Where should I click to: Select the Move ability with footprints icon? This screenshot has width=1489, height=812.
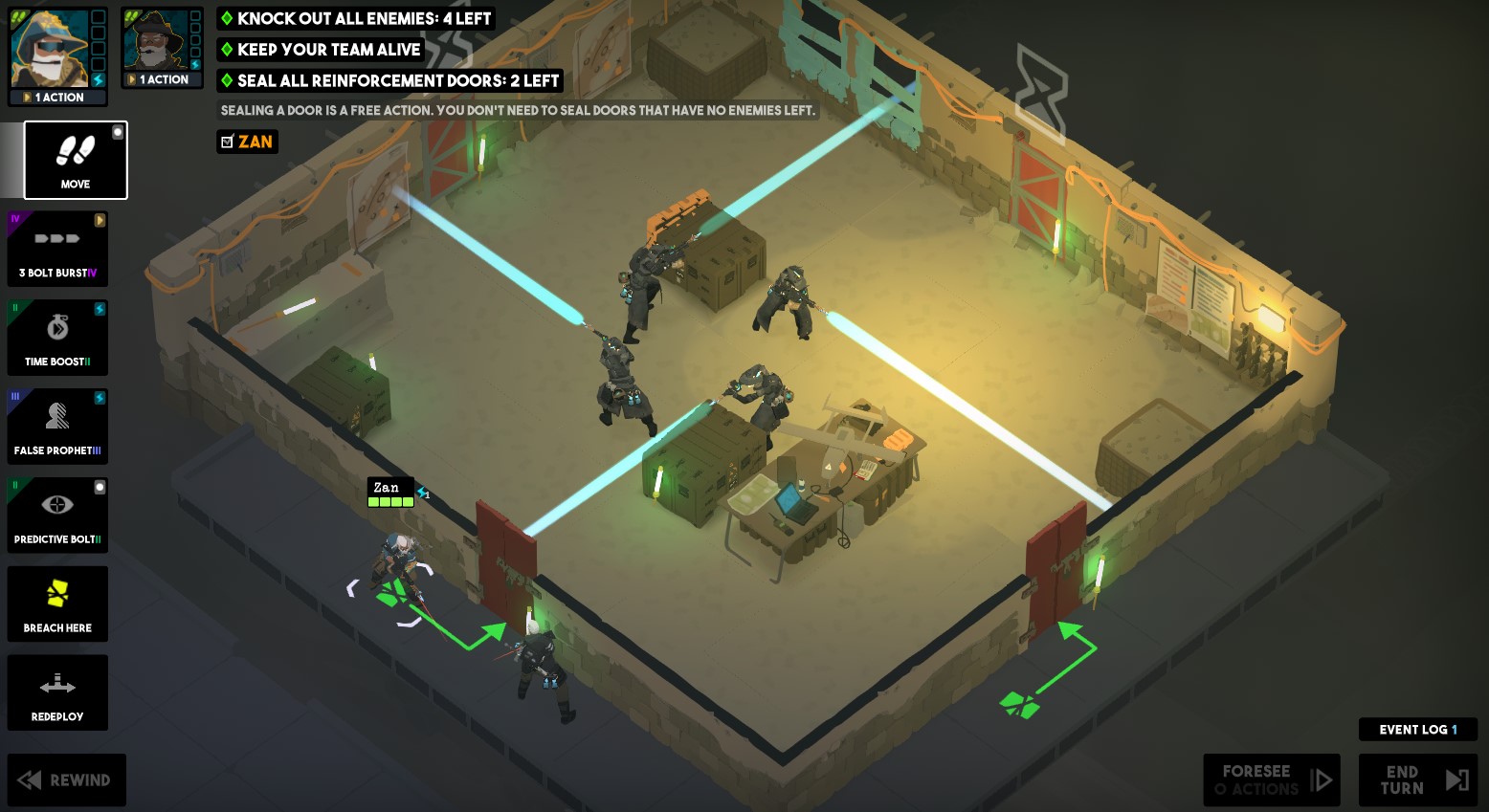pyautogui.click(x=75, y=160)
